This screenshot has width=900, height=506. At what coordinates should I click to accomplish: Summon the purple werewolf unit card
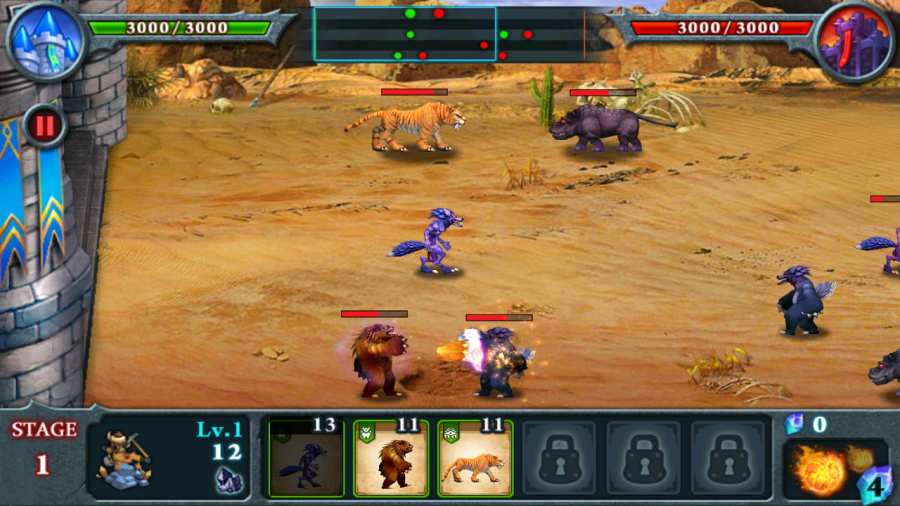pos(307,459)
